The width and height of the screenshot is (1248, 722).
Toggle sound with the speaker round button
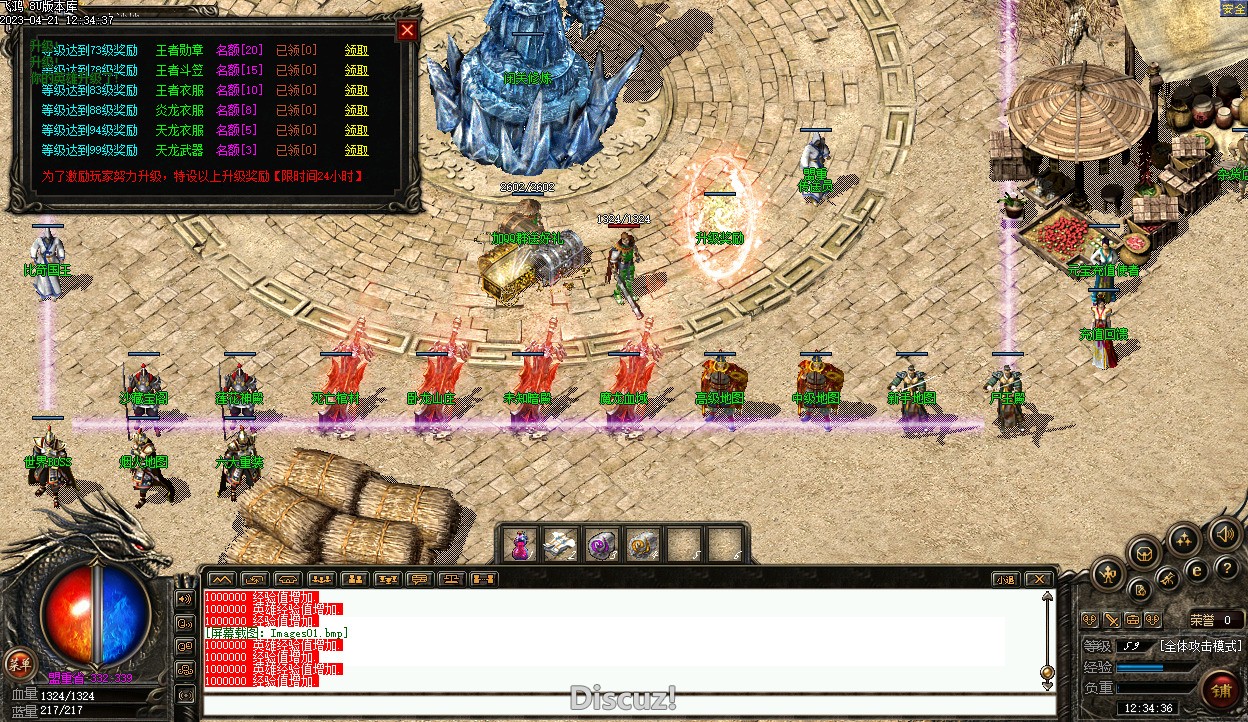1225,533
